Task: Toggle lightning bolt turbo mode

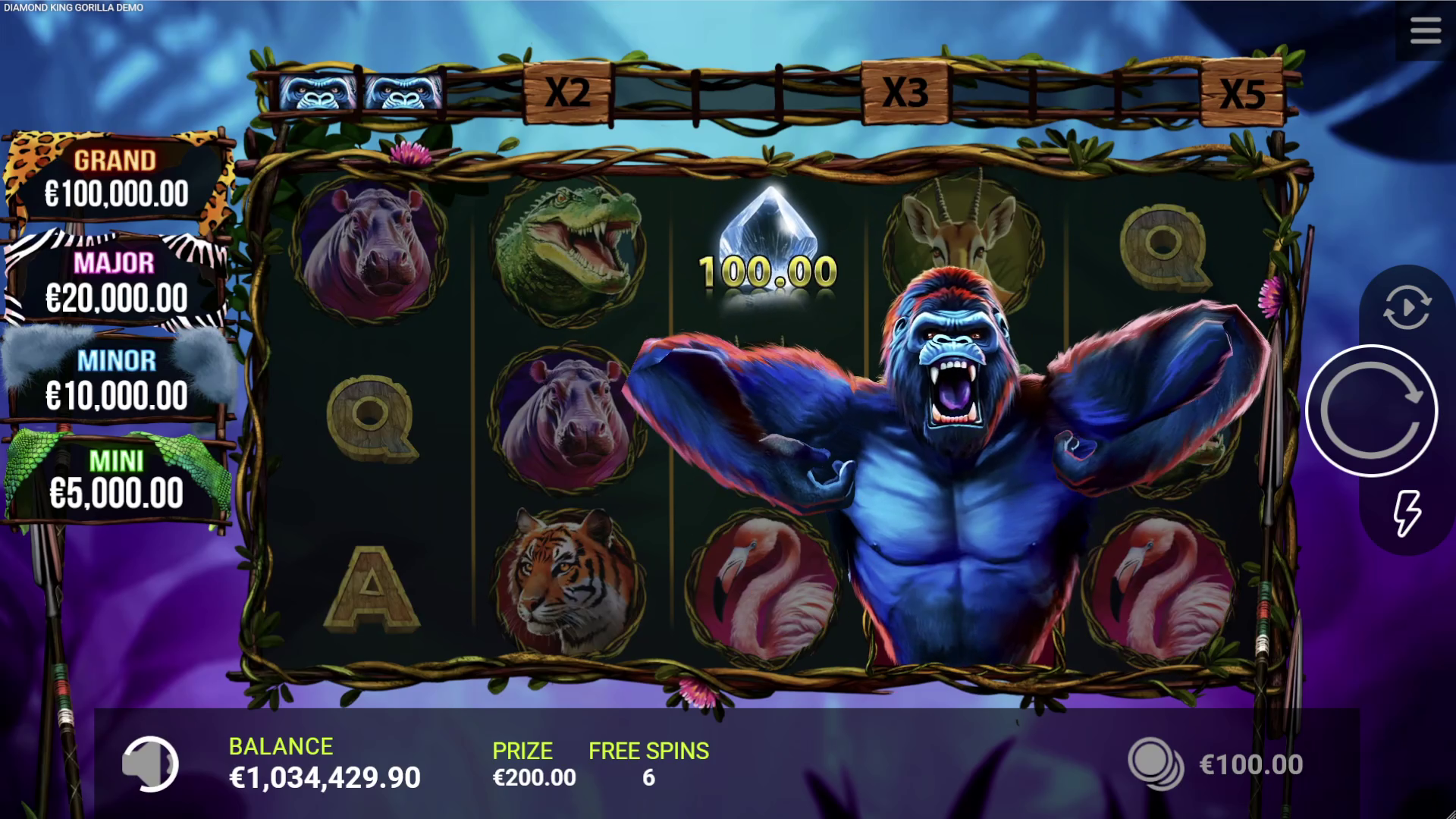Action: click(1407, 513)
